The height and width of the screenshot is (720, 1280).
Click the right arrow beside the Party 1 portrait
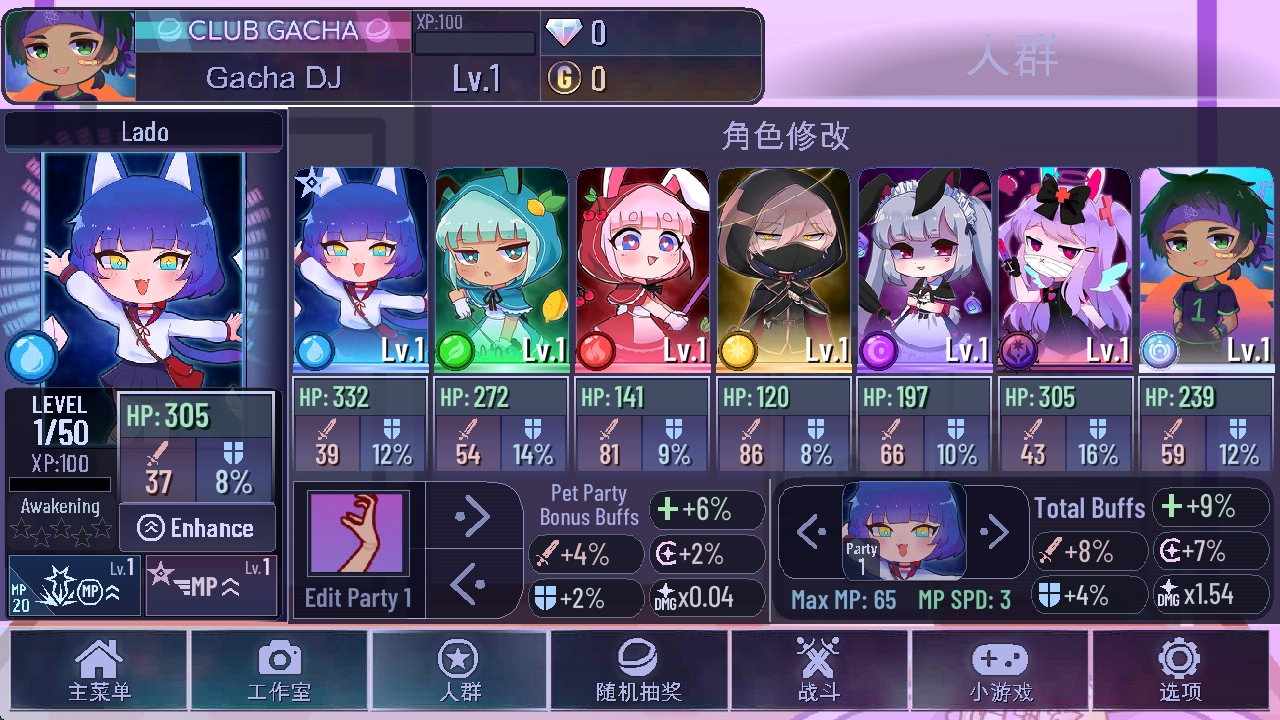pyautogui.click(x=997, y=532)
